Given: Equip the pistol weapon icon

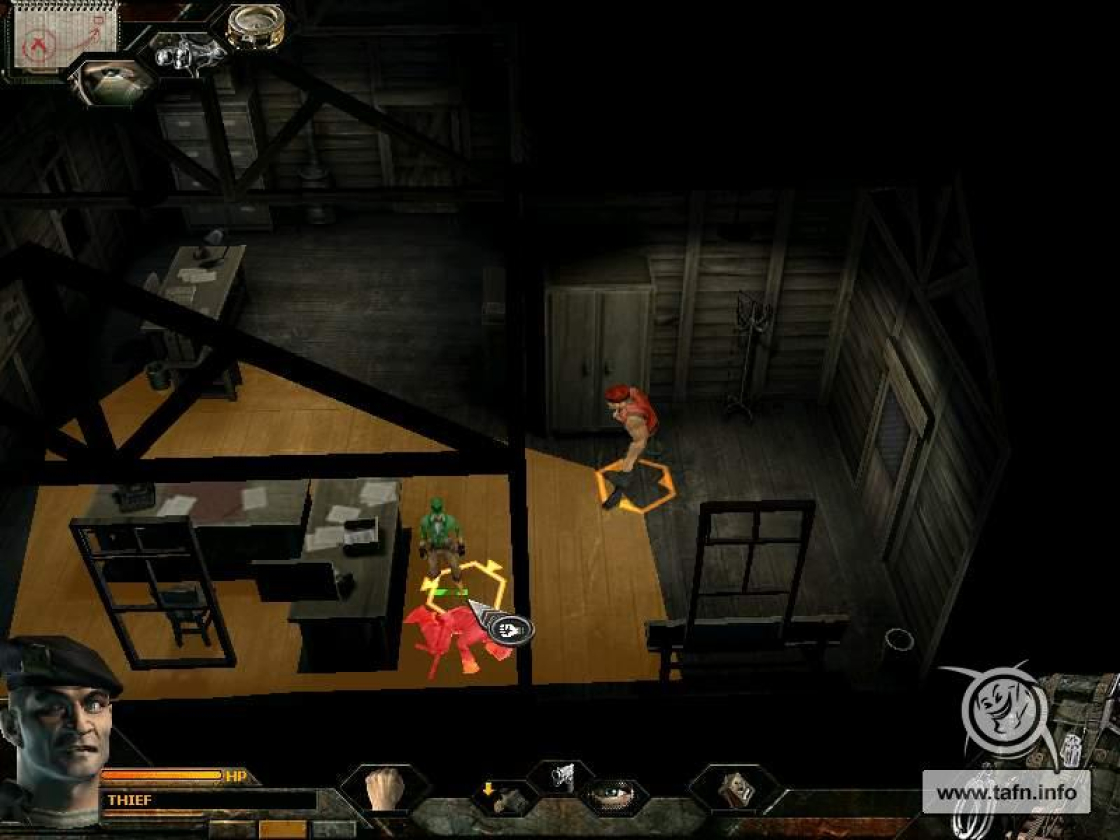Looking at the screenshot, I should click(561, 777).
